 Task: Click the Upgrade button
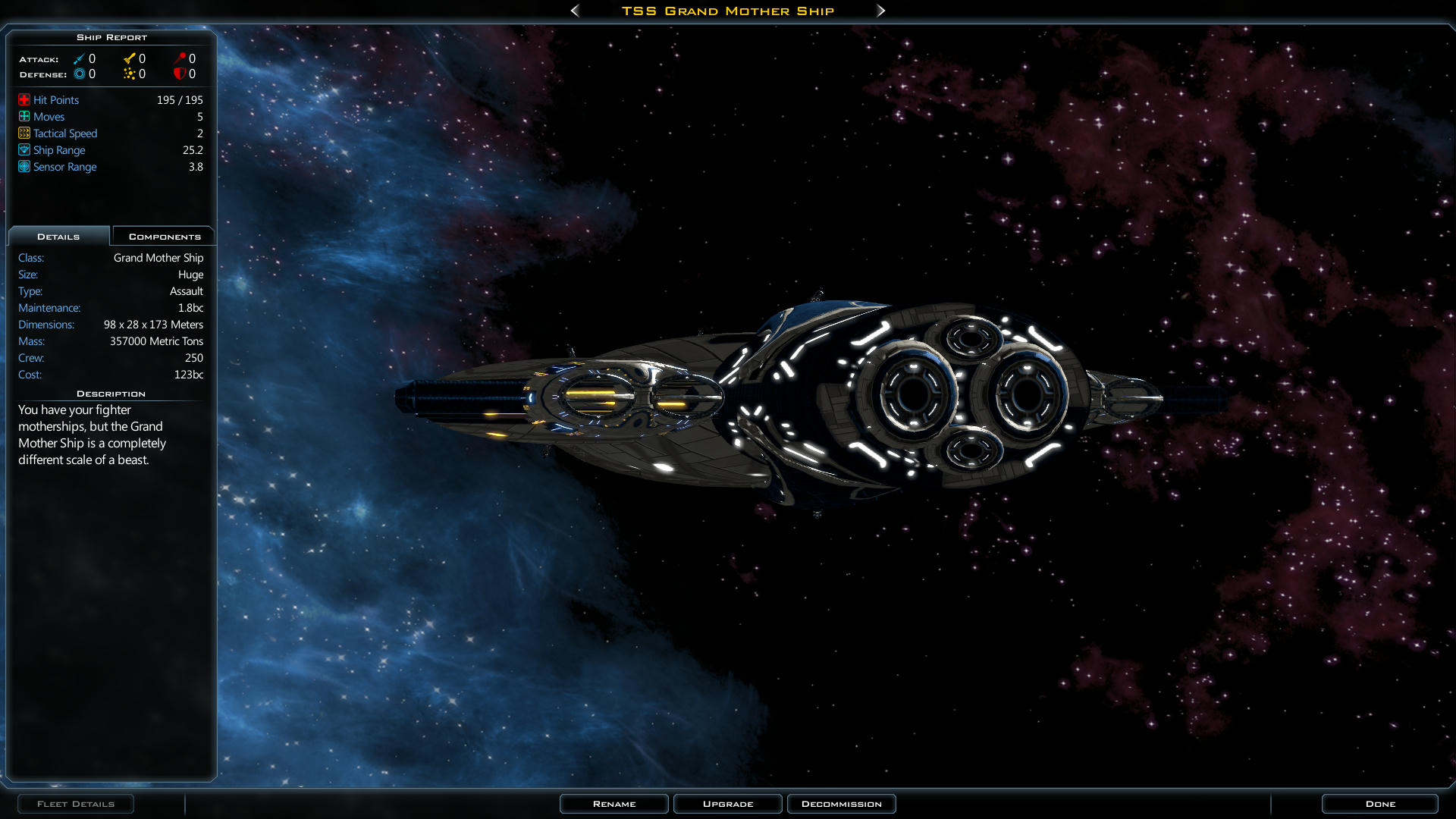pyautogui.click(x=727, y=804)
